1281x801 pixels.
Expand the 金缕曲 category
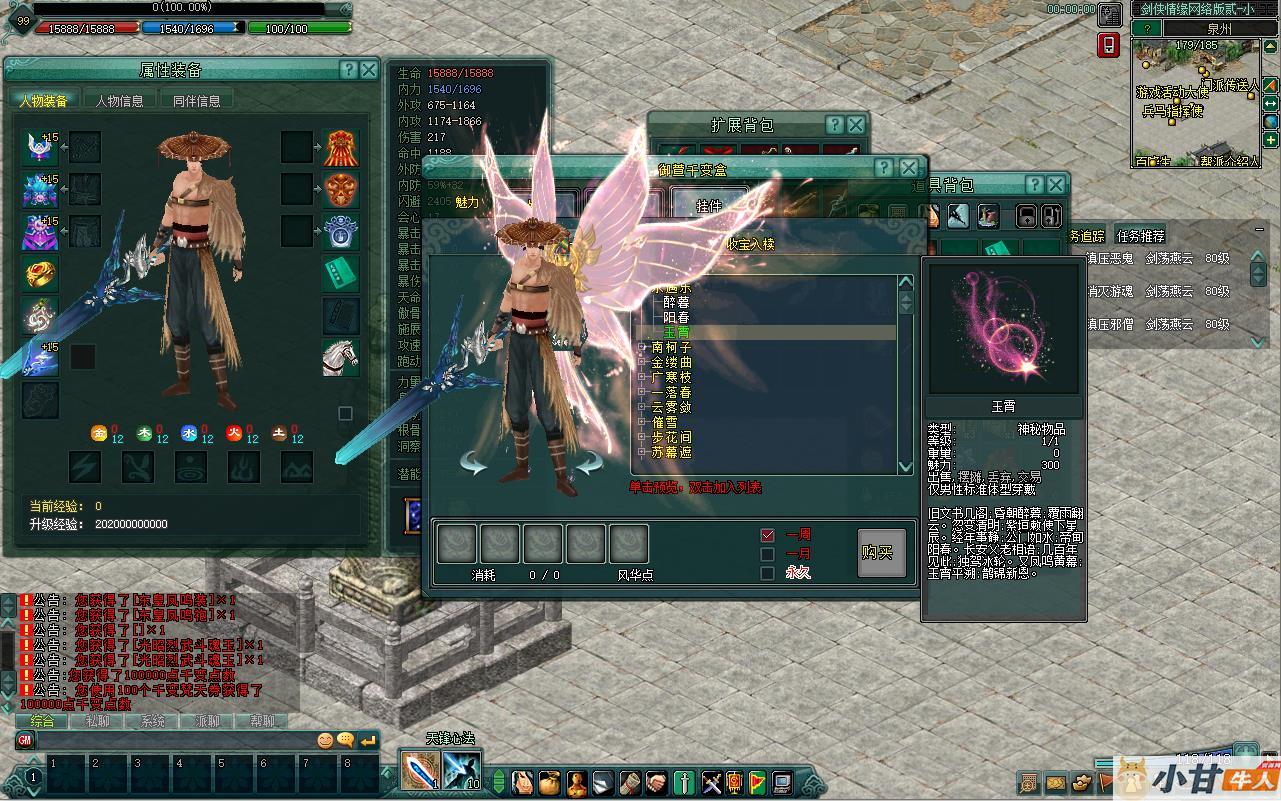643,362
